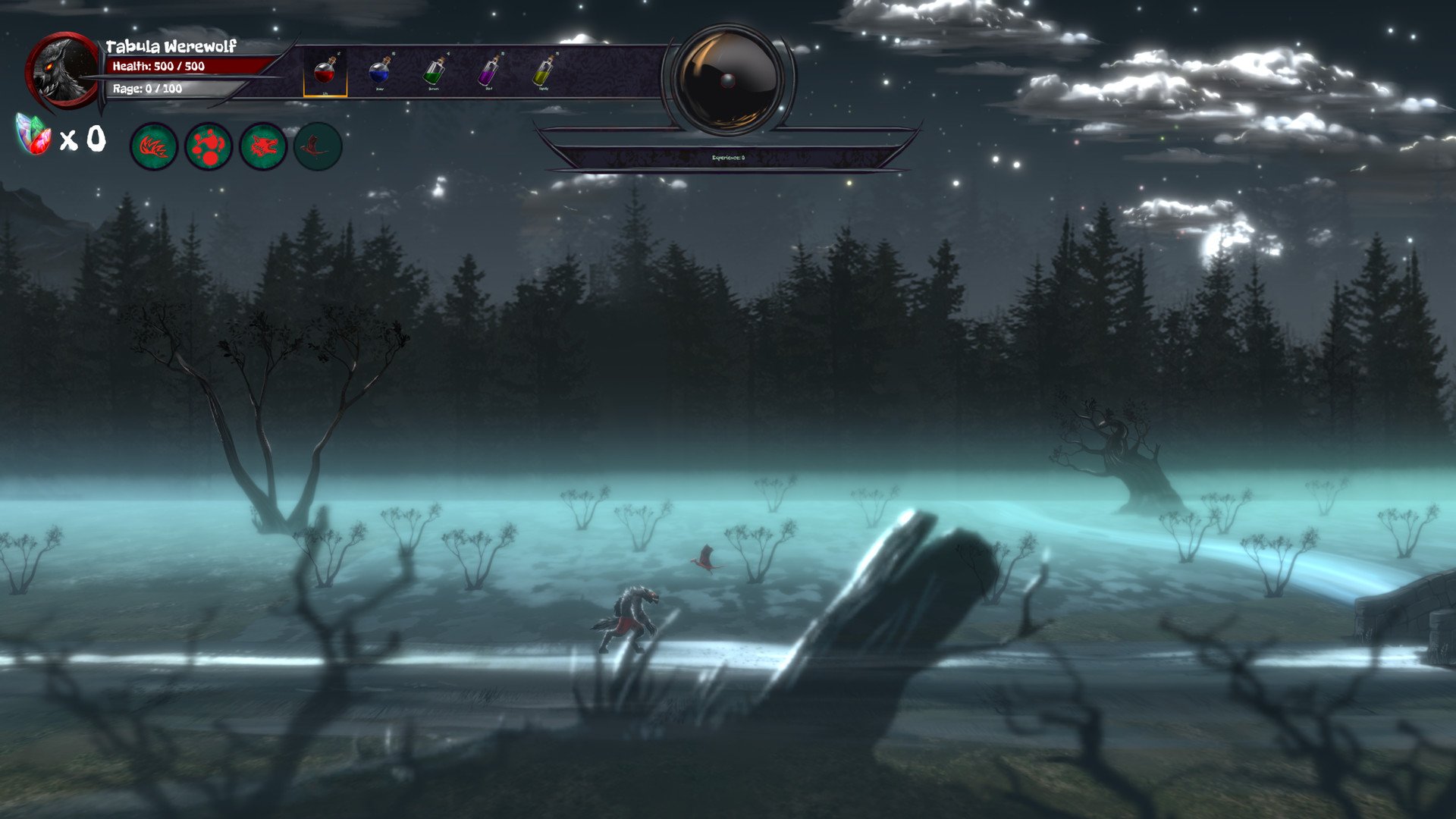
Task: Use the blue potion from the hotbar
Action: [x=378, y=72]
